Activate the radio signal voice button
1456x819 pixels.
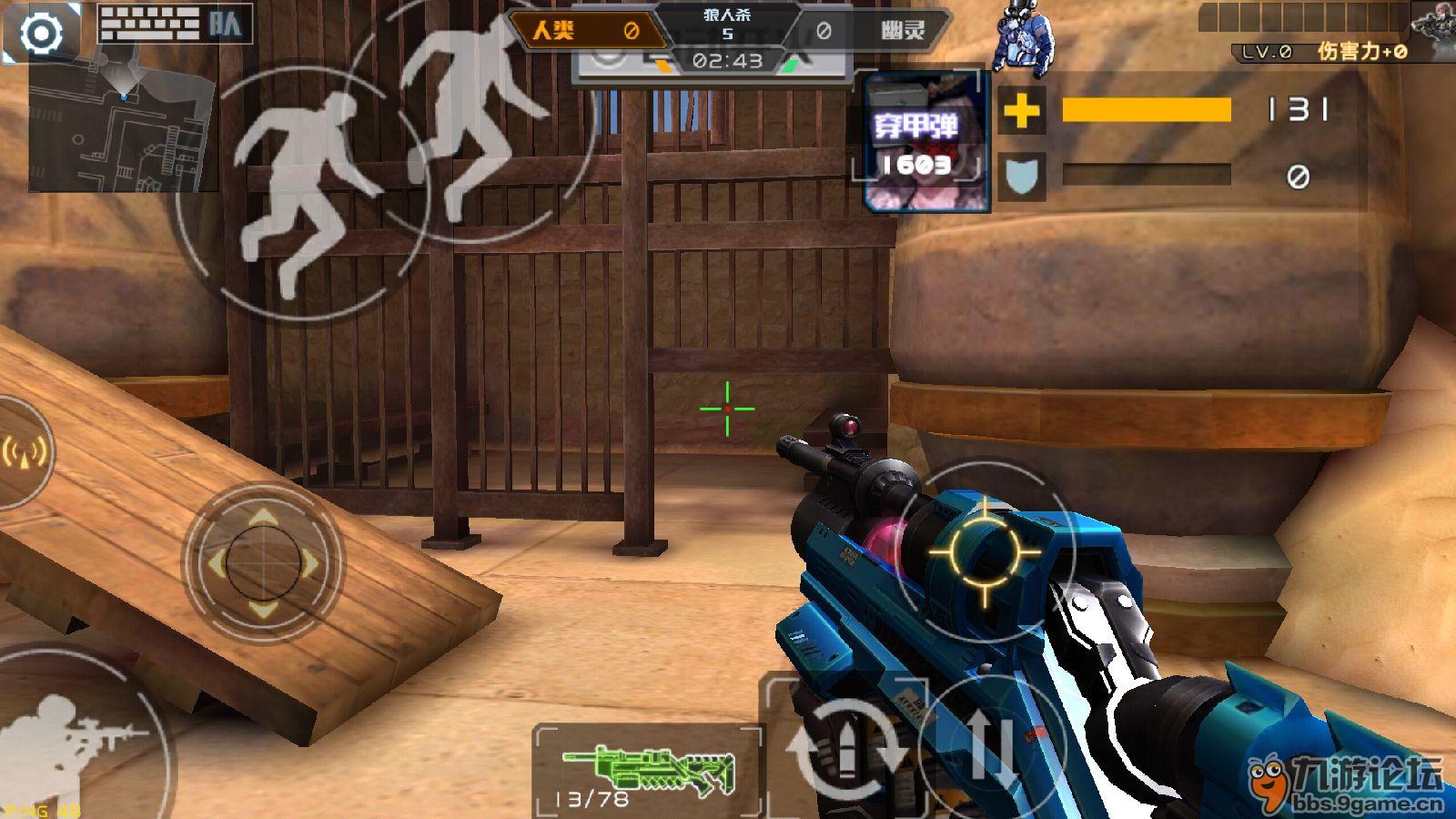point(23,450)
